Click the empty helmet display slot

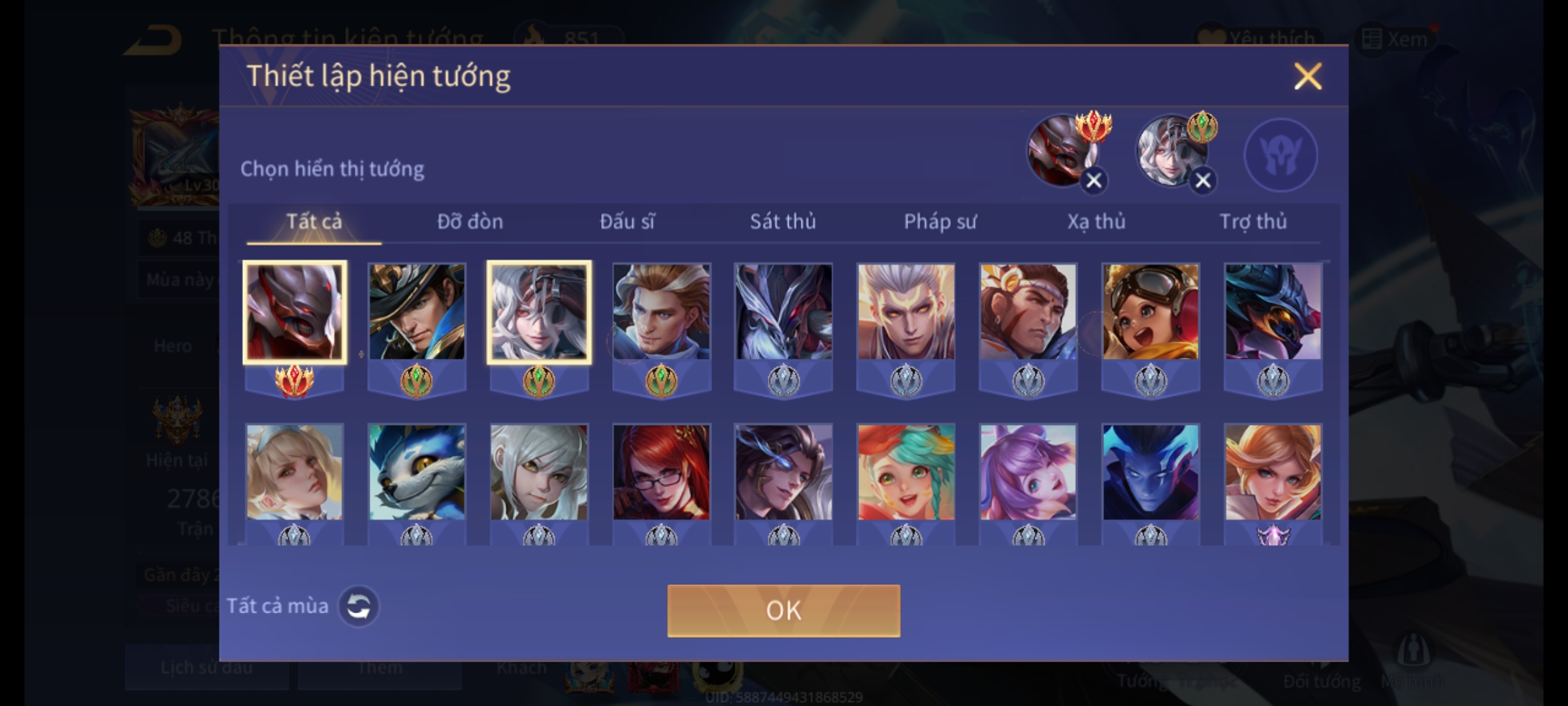pos(1281,155)
